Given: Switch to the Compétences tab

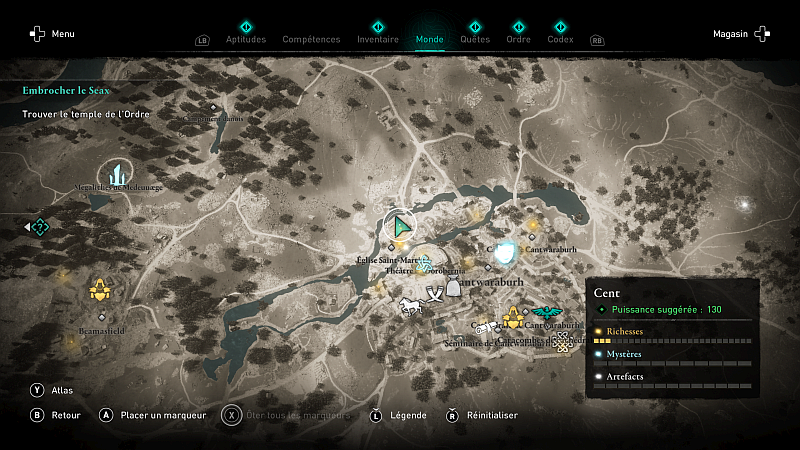Looking at the screenshot, I should tap(311, 39).
